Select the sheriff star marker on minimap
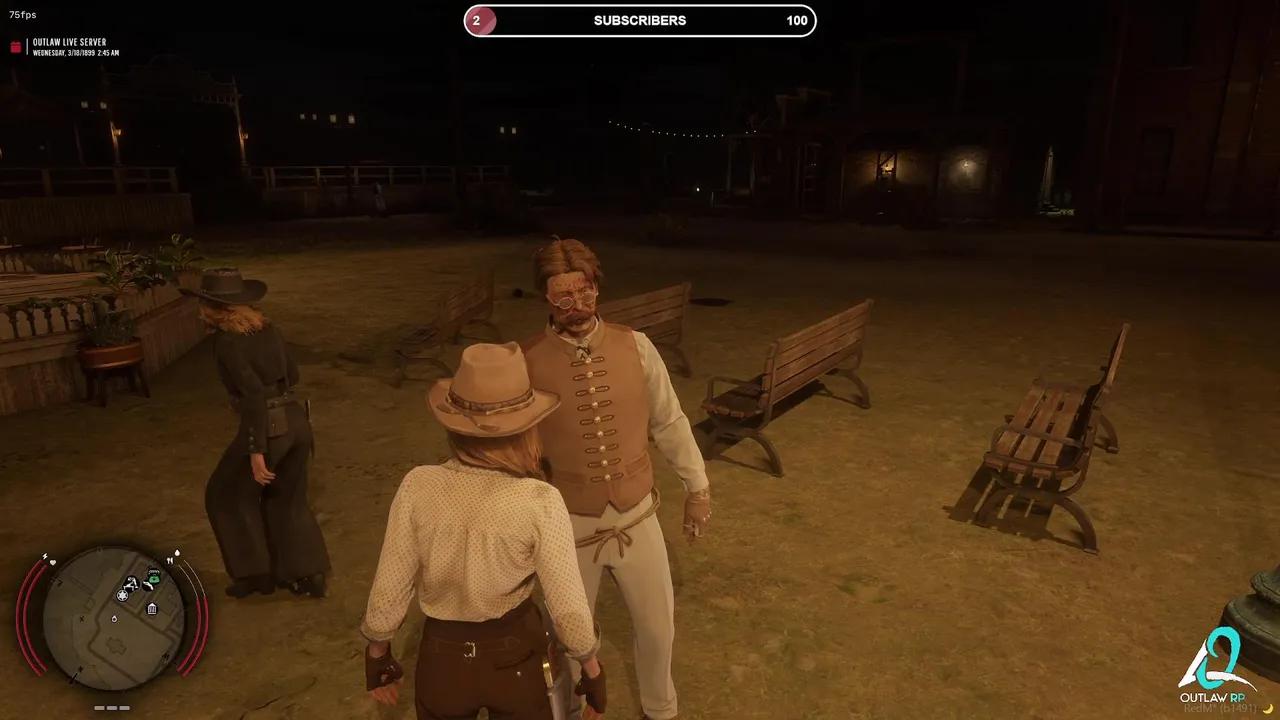 [x=122, y=595]
